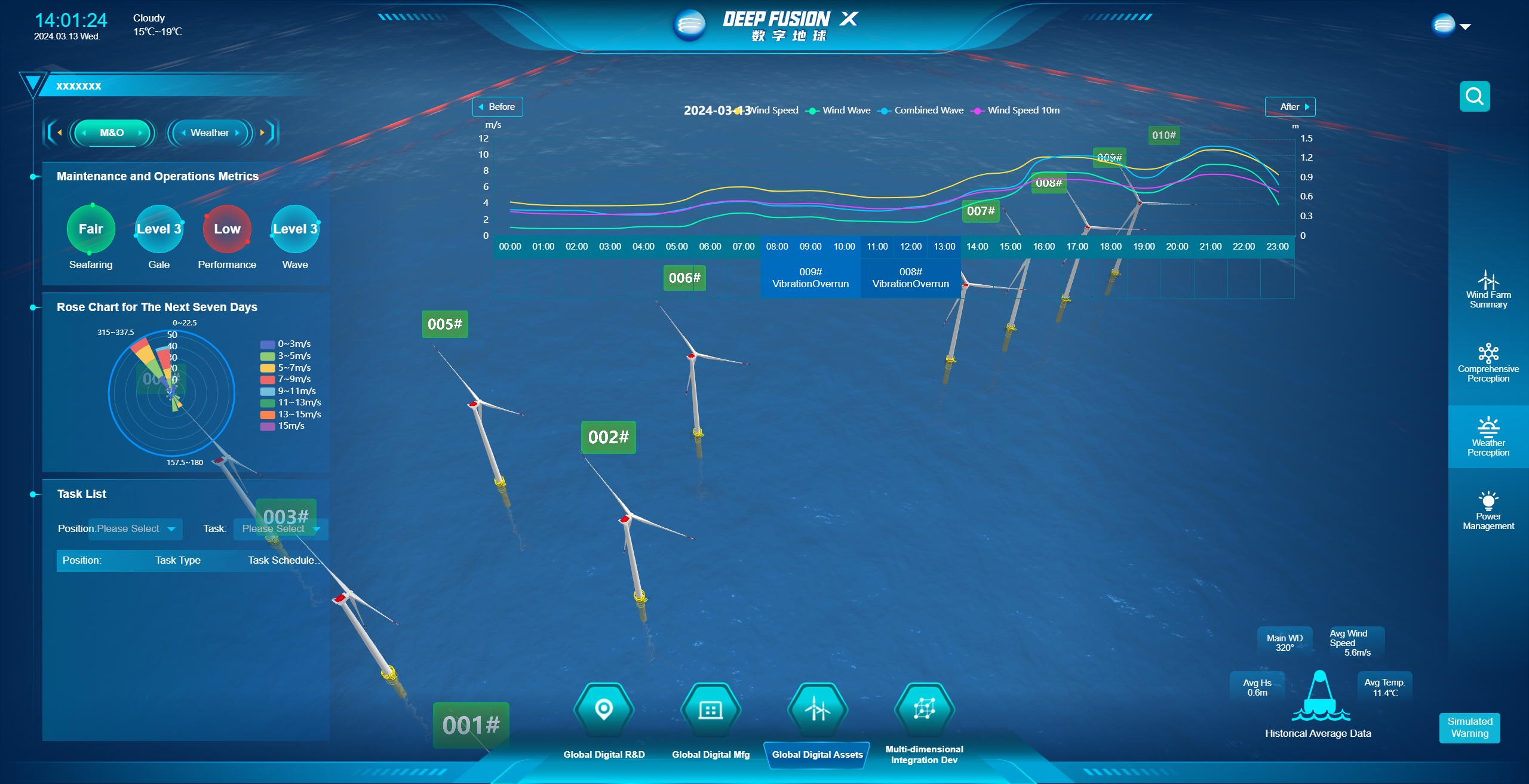Advance to the After date
Image resolution: width=1529 pixels, height=784 pixels.
(1290, 107)
